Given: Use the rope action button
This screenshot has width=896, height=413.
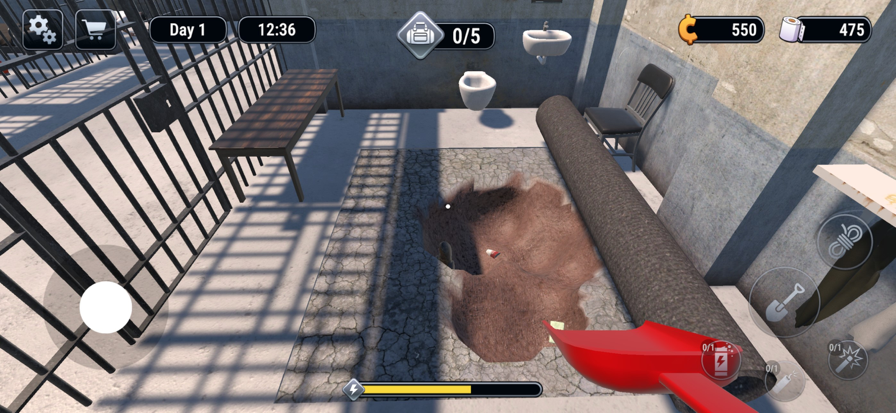Looking at the screenshot, I should click(x=845, y=242).
